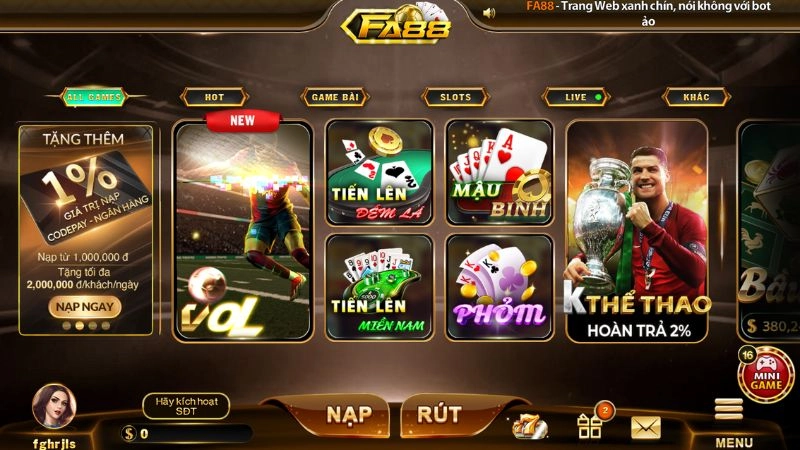Switch to the All Games tab
Screen dimensions: 800x450
click(x=94, y=97)
